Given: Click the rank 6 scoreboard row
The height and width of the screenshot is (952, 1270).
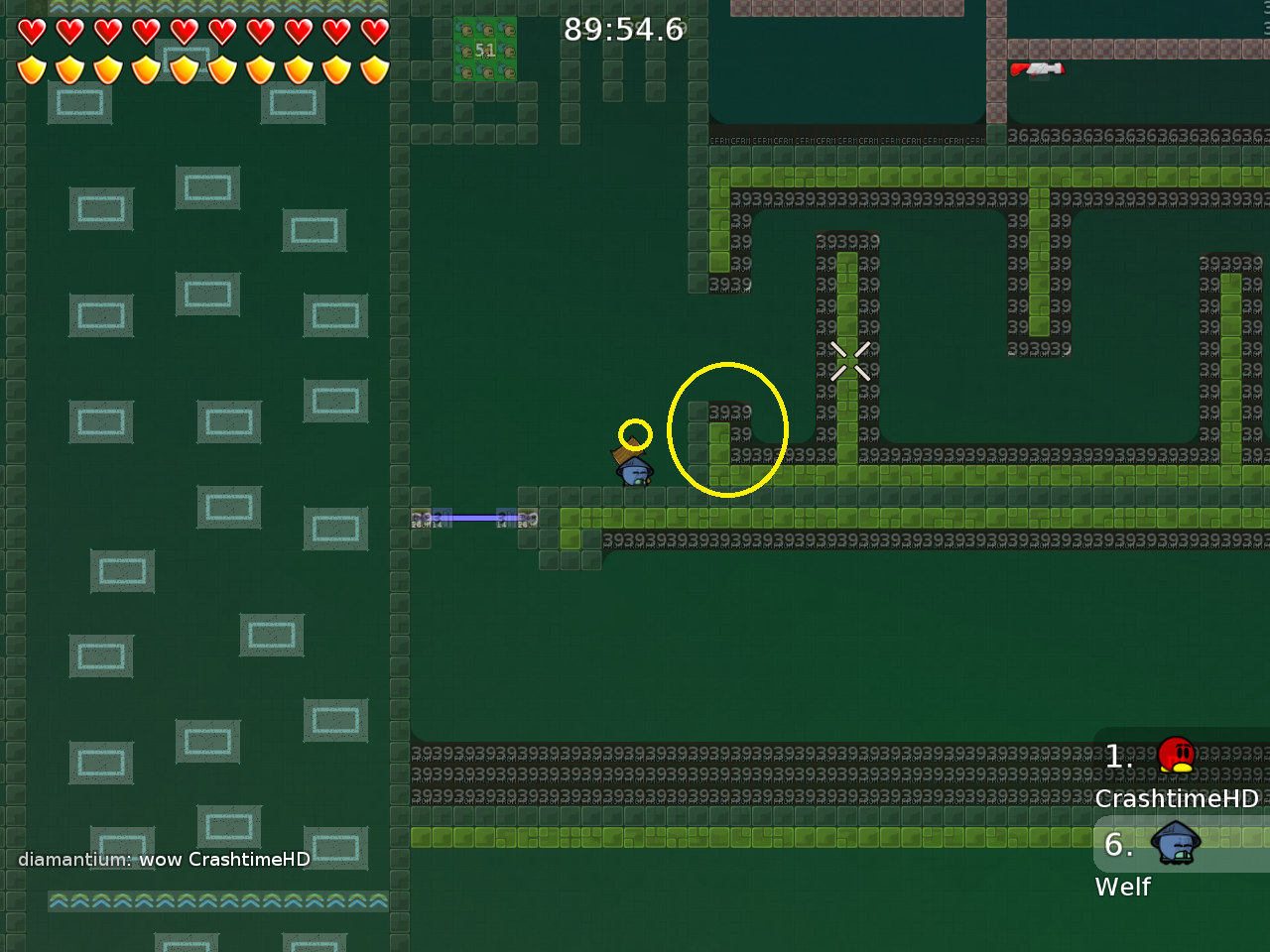Looking at the screenshot, I should (1118, 846).
